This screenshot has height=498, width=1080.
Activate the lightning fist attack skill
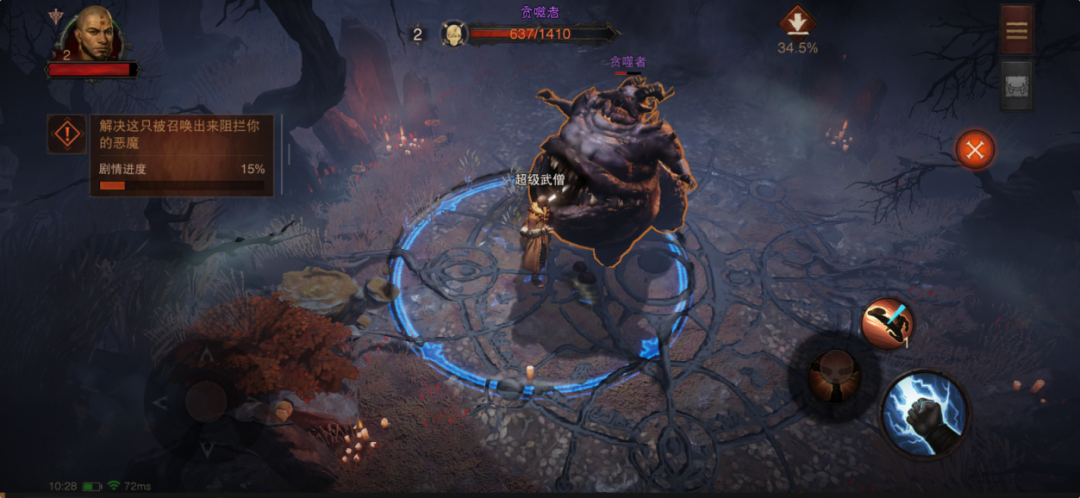[925, 412]
